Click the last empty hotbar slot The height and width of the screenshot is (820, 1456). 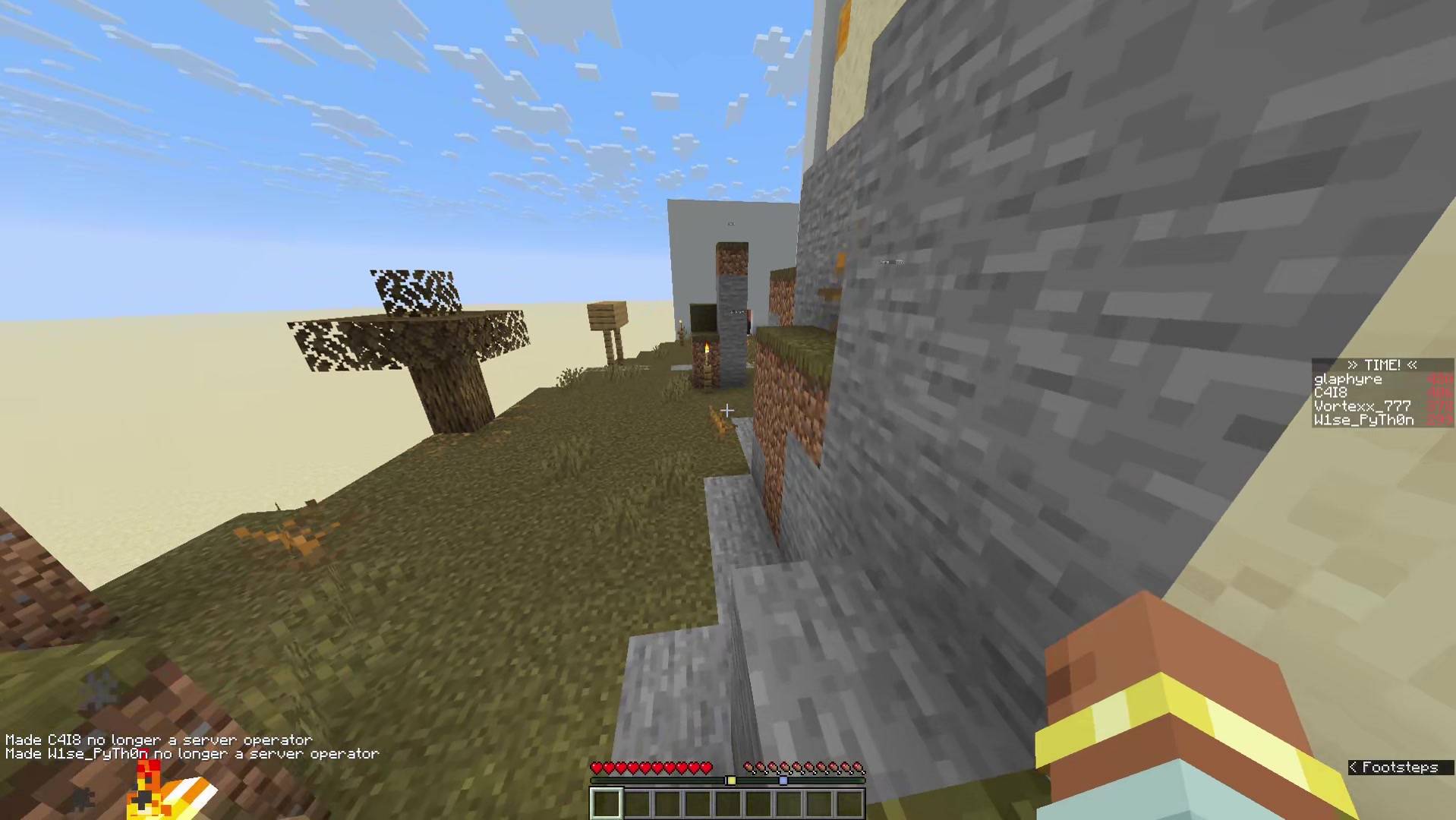(x=849, y=803)
